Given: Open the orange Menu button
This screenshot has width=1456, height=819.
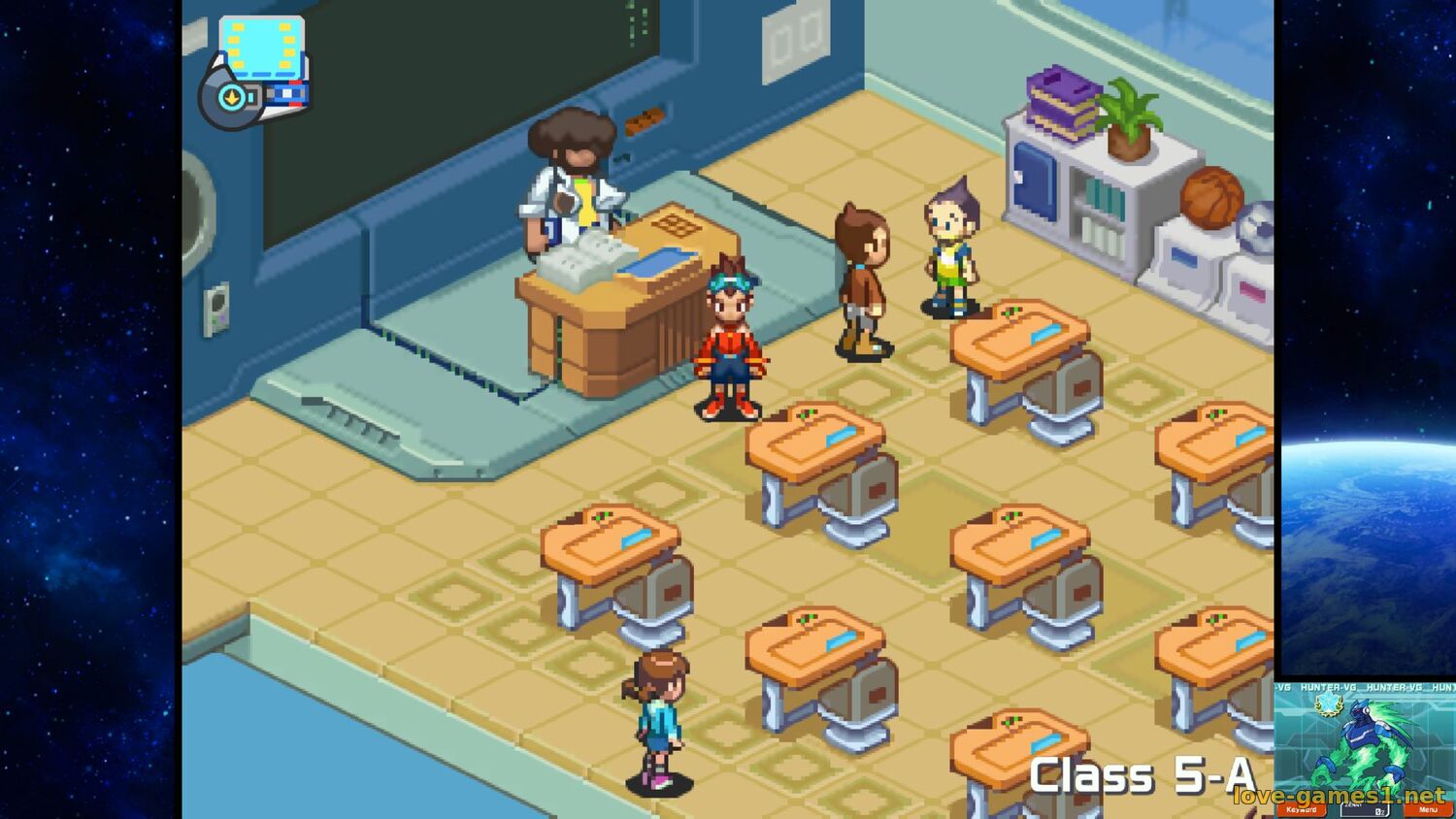Looking at the screenshot, I should coord(1428,809).
